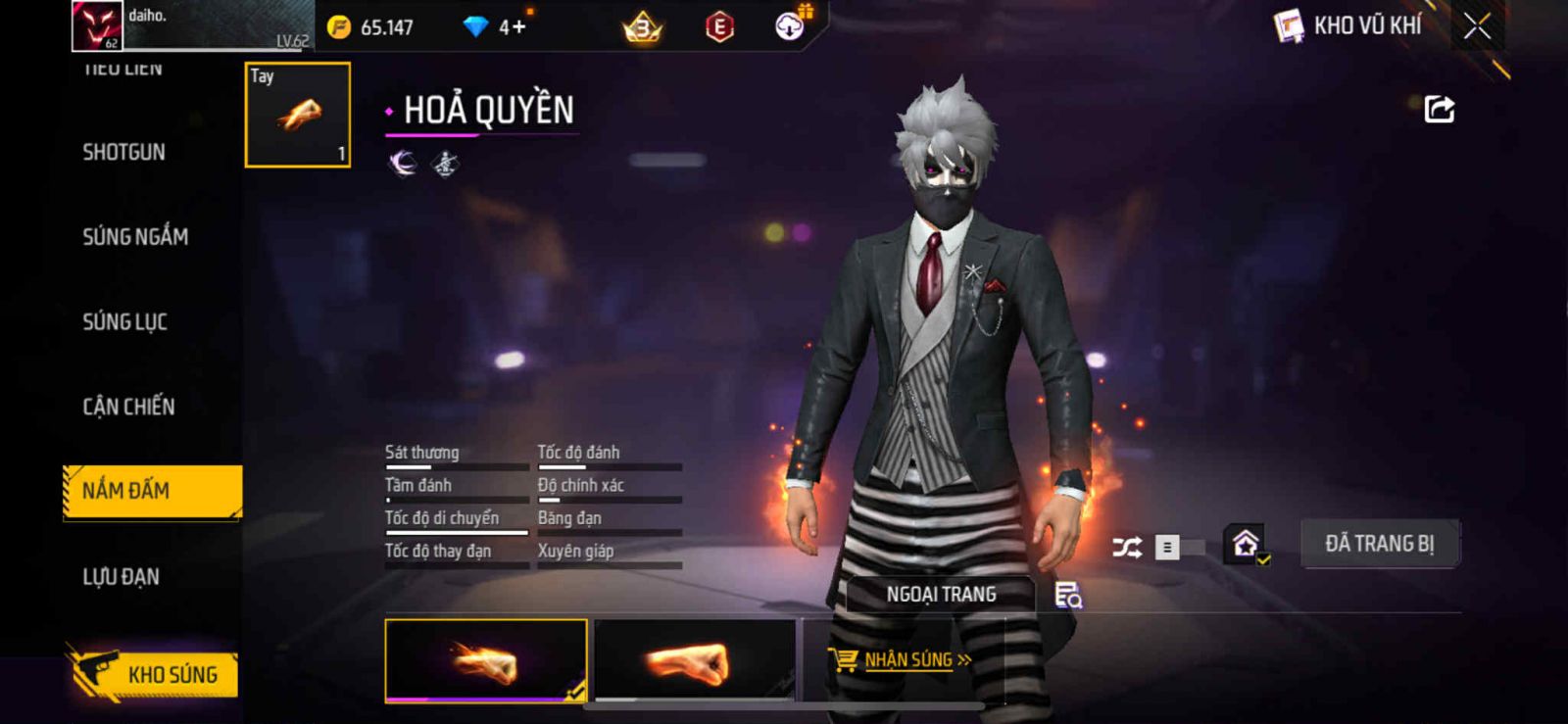1568x724 pixels.
Task: Select the Nắm Đấm category tab
Action: 152,491
